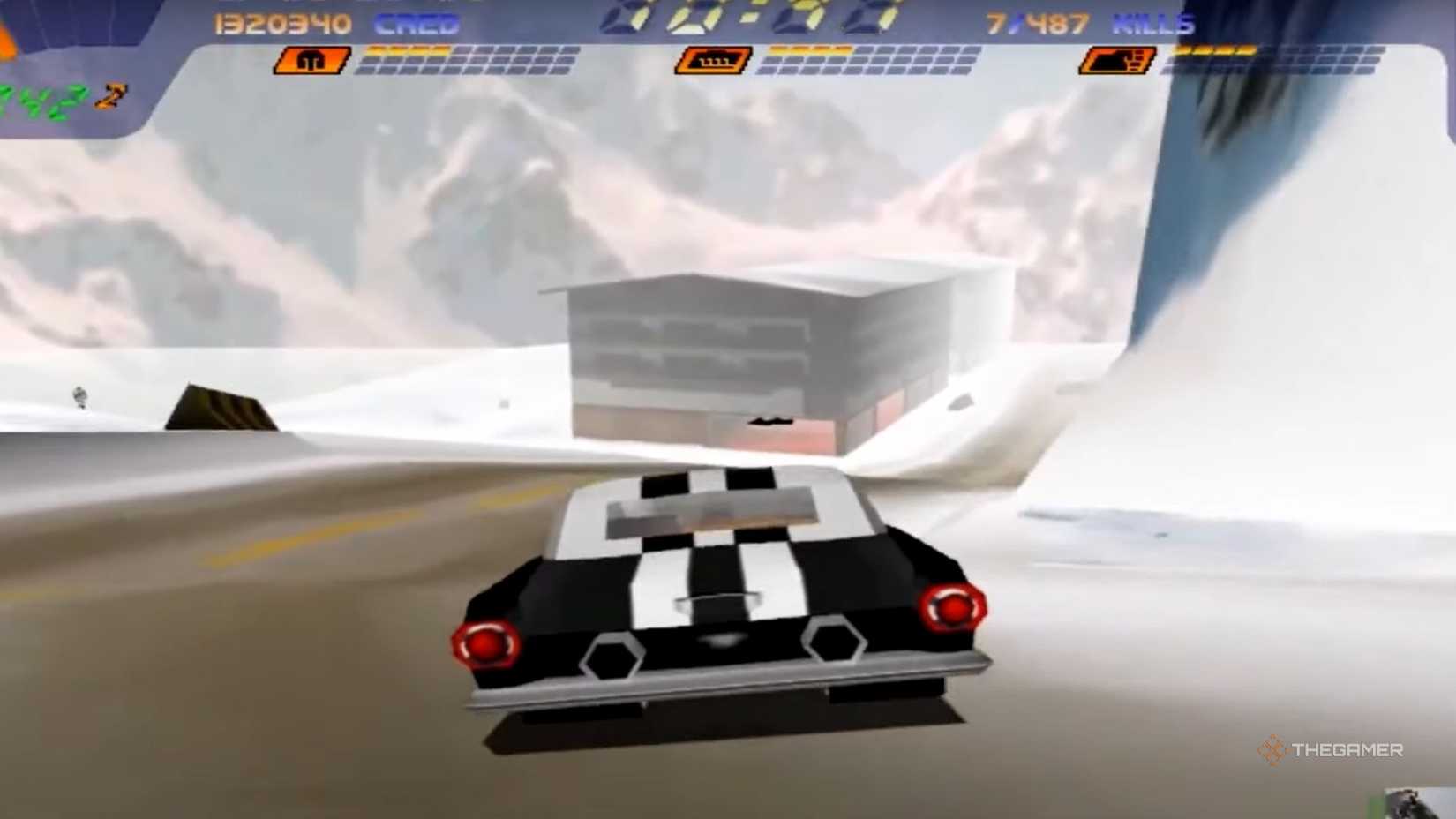Click the THEGAMER diamond logo icon at bottom right
1456x819 pixels.
click(1273, 753)
